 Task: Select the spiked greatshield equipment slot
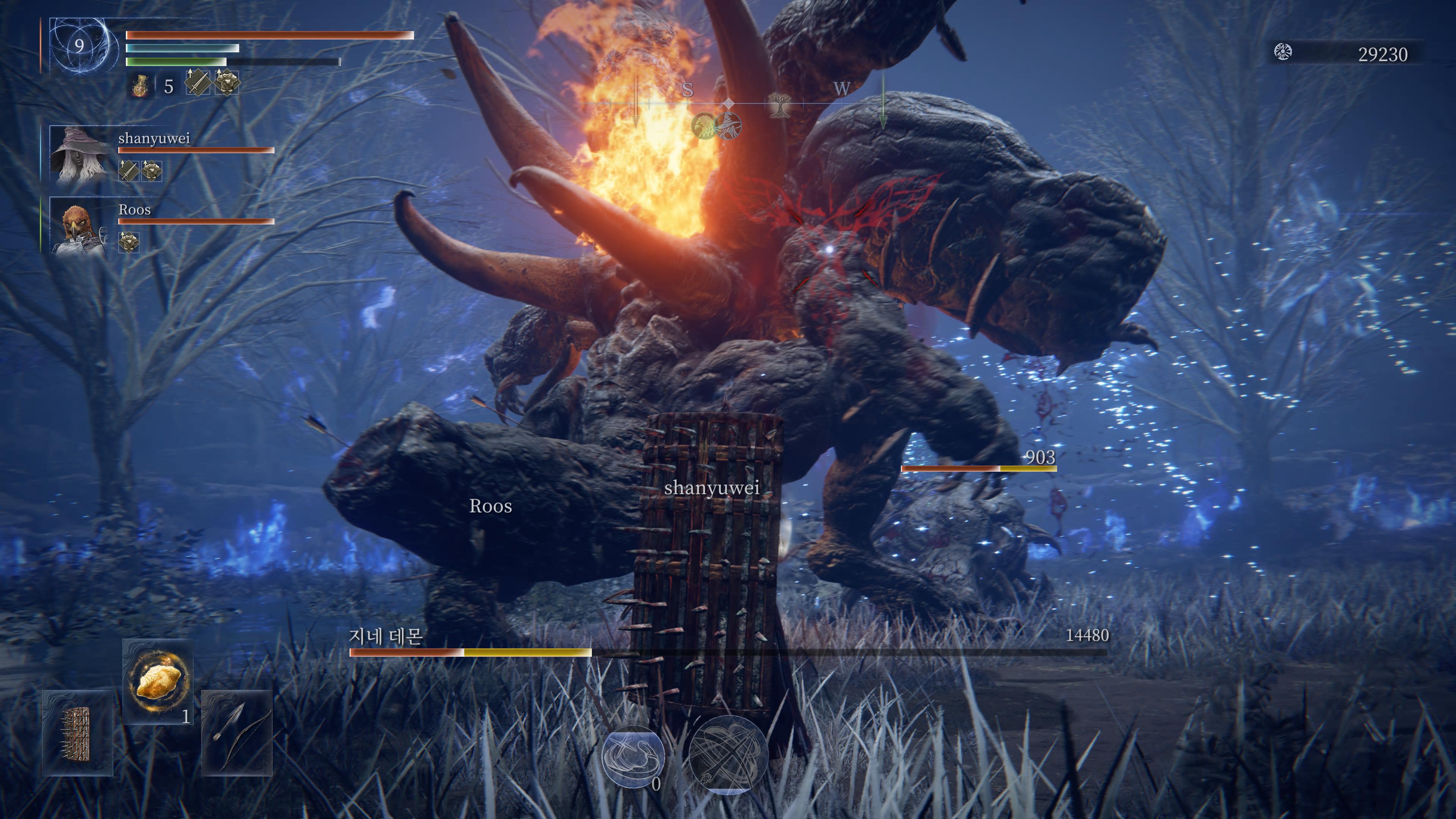tap(77, 733)
